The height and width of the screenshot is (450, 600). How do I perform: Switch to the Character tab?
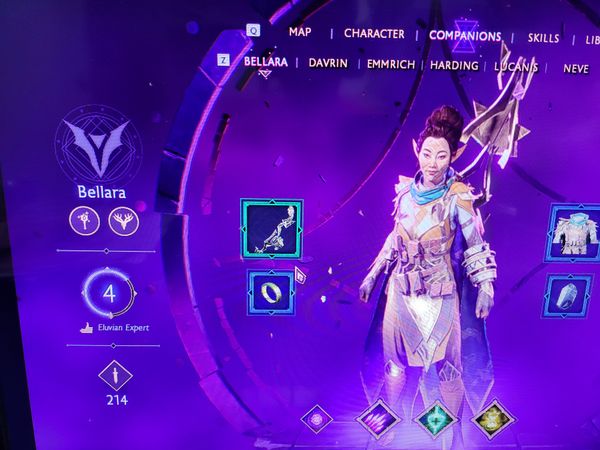(x=374, y=34)
